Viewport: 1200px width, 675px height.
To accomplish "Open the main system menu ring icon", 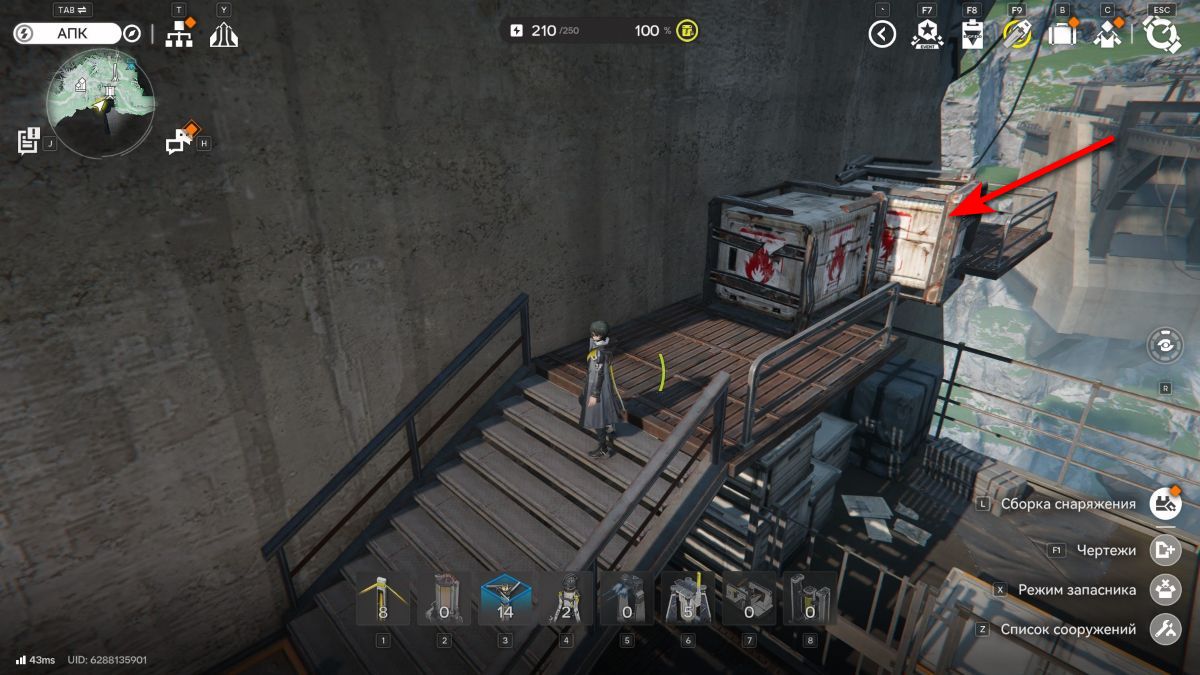I will (1161, 35).
